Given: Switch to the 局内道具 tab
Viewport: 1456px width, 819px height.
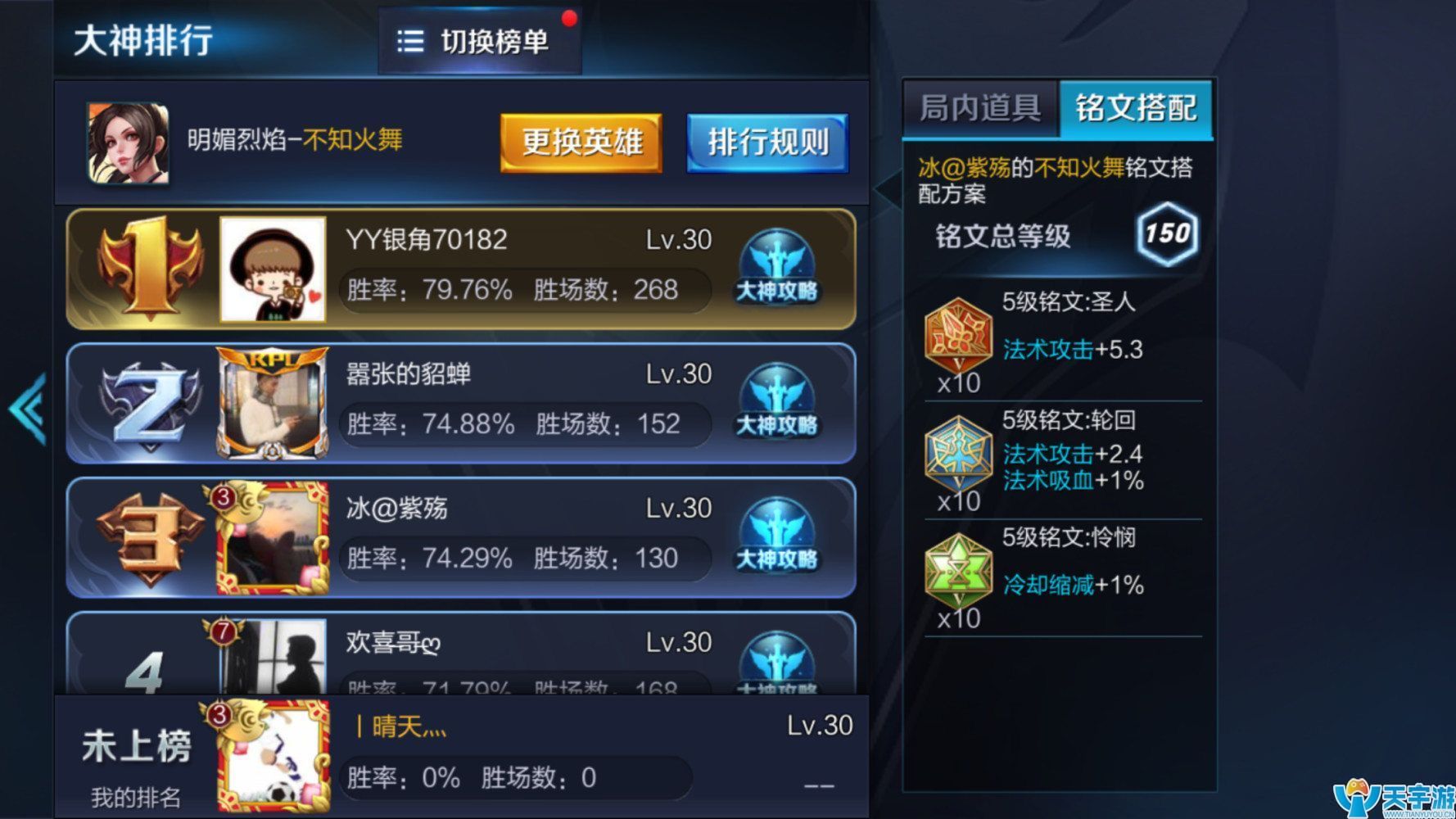Looking at the screenshot, I should 979,109.
